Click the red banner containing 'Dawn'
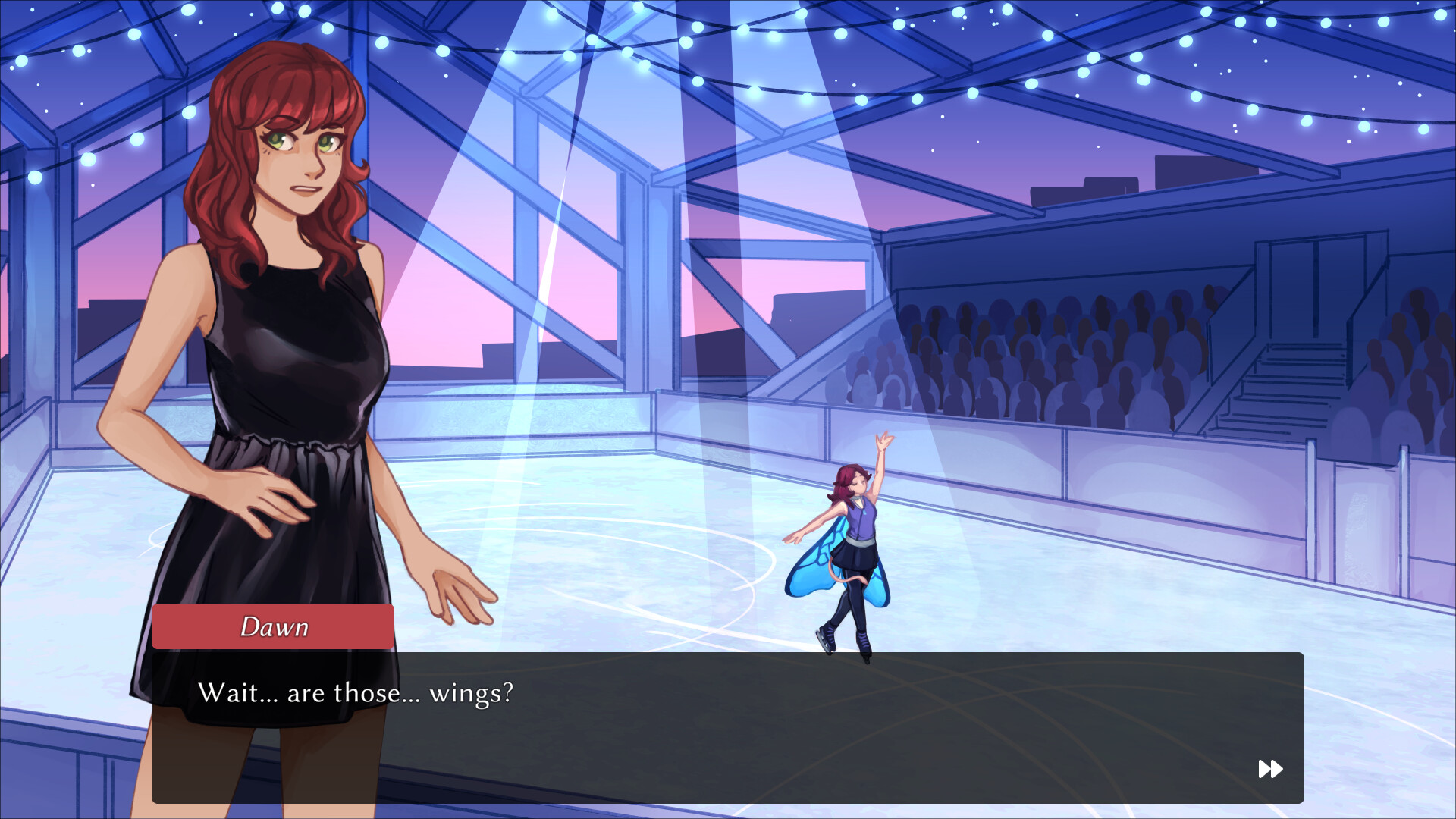The width and height of the screenshot is (1456, 819). [275, 626]
